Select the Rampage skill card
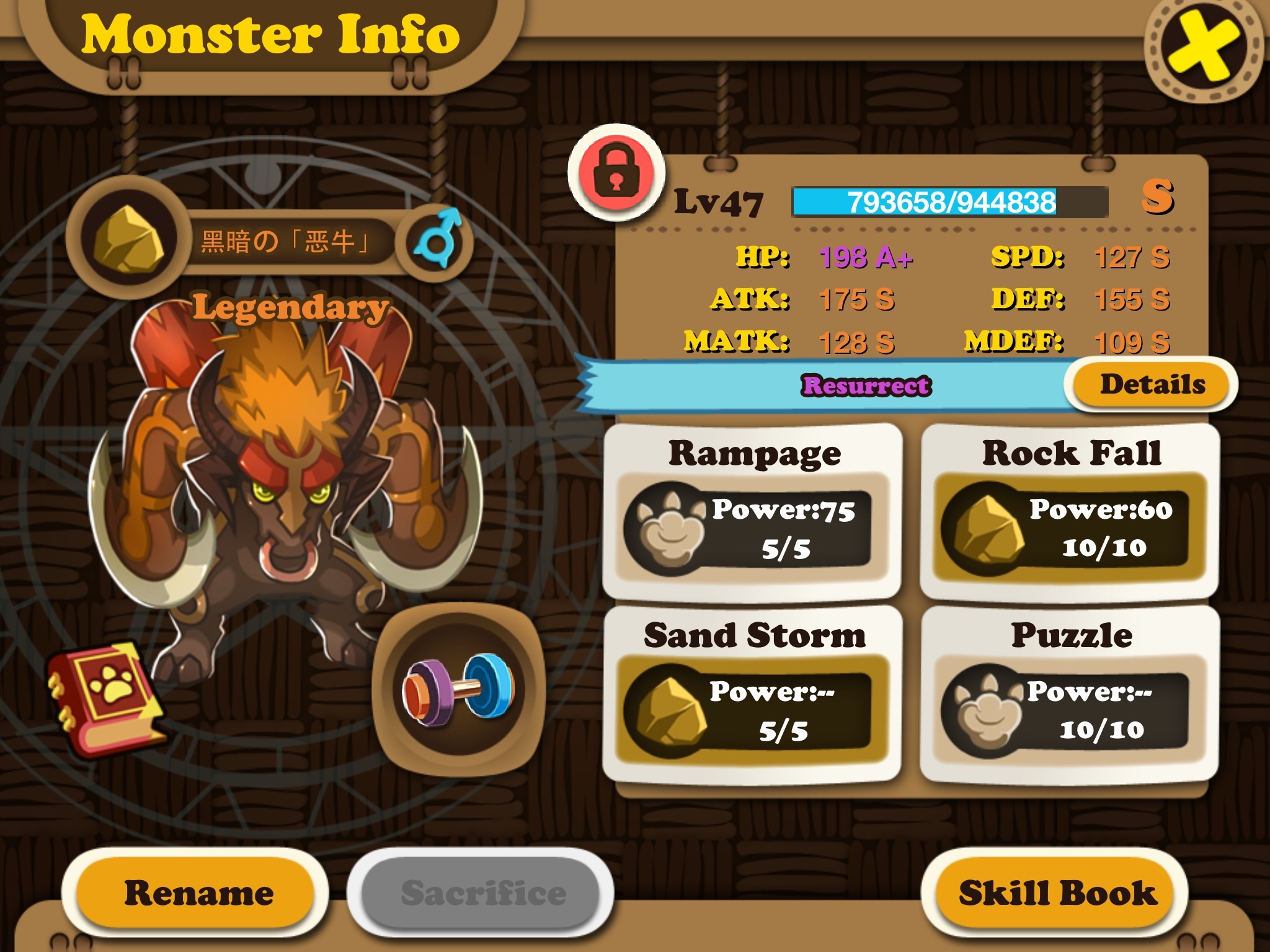Screen dimensions: 1270x952 tap(753, 511)
